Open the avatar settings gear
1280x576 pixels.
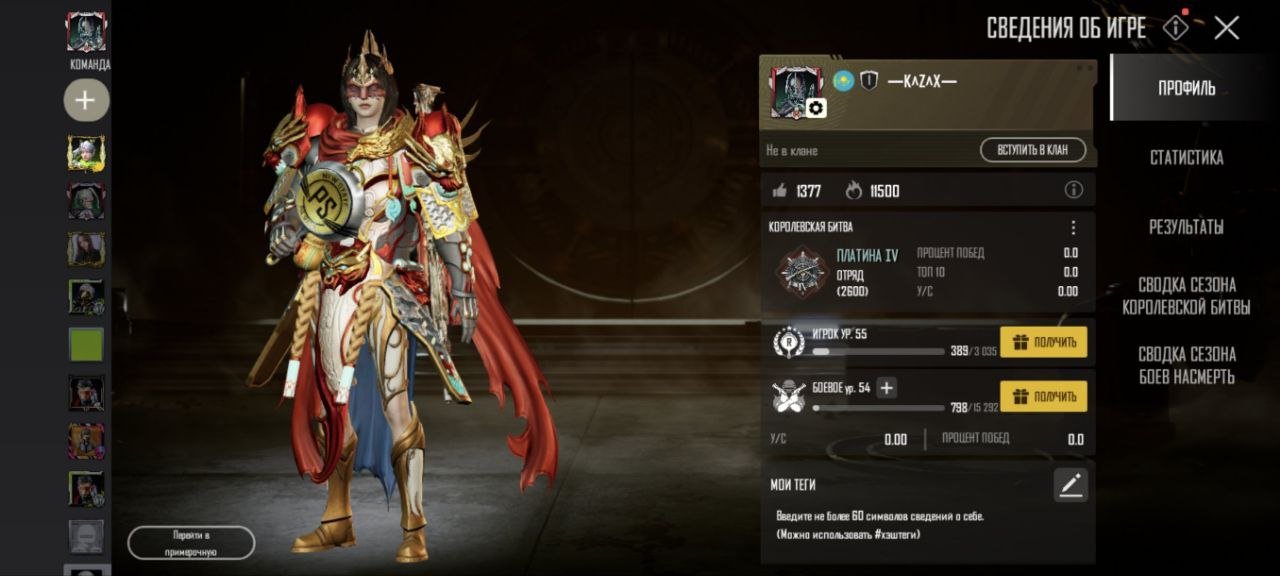point(816,108)
